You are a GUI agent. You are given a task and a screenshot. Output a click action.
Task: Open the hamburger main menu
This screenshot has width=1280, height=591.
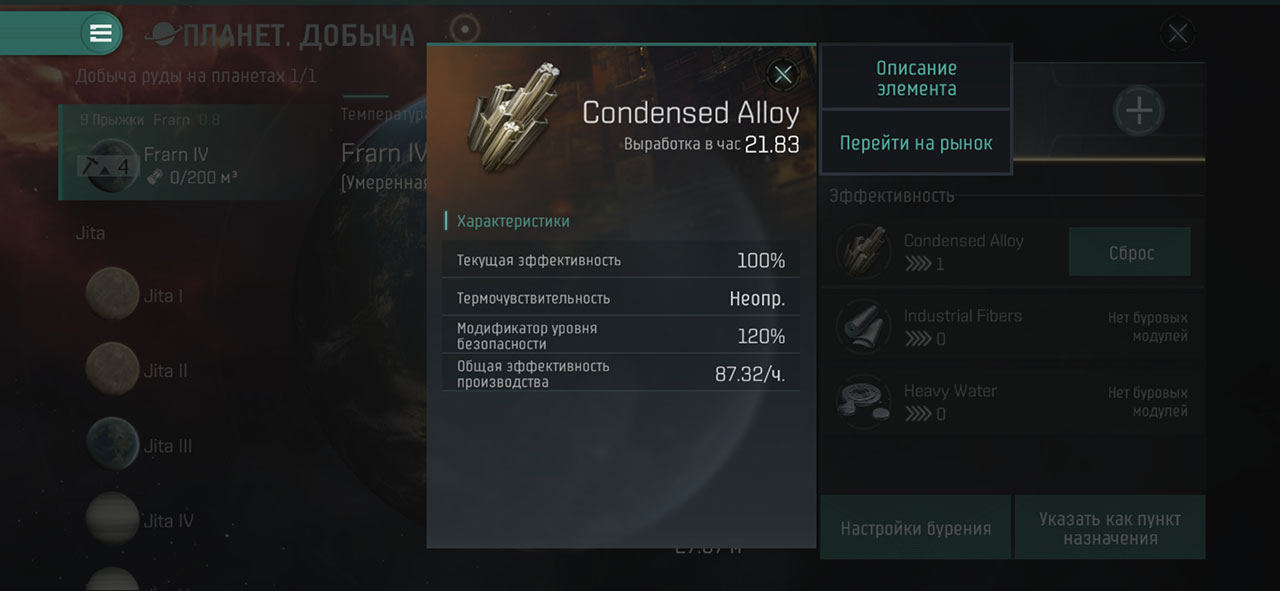(101, 34)
